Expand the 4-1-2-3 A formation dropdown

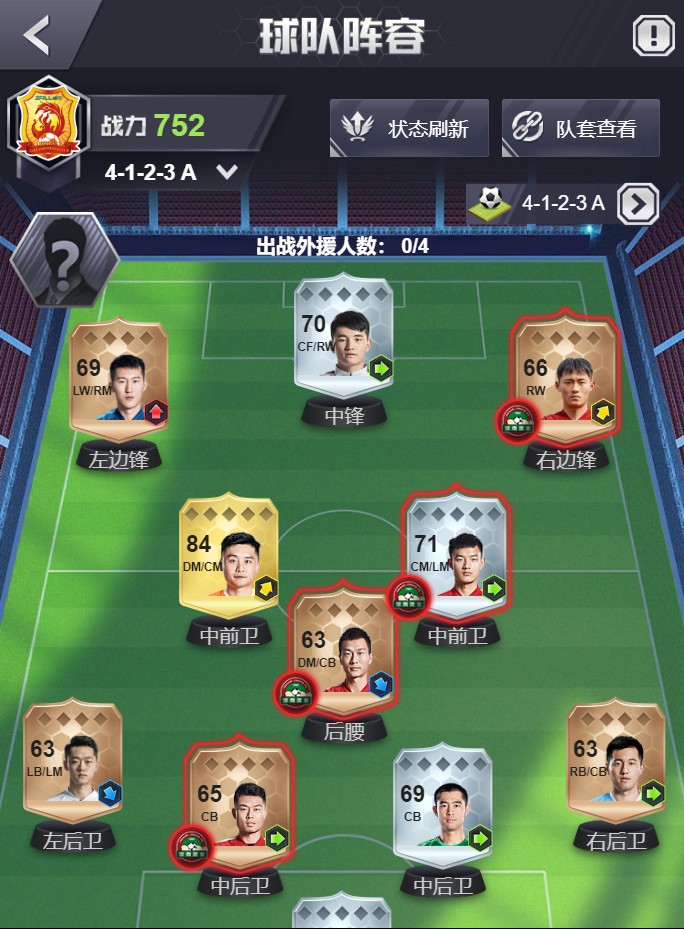227,172
